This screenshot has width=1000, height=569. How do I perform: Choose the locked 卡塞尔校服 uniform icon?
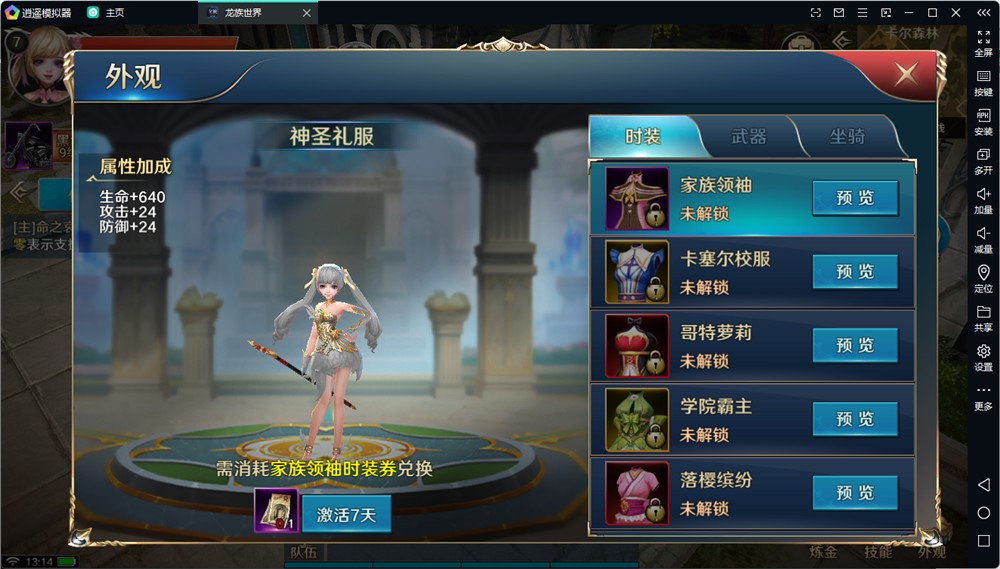point(637,272)
